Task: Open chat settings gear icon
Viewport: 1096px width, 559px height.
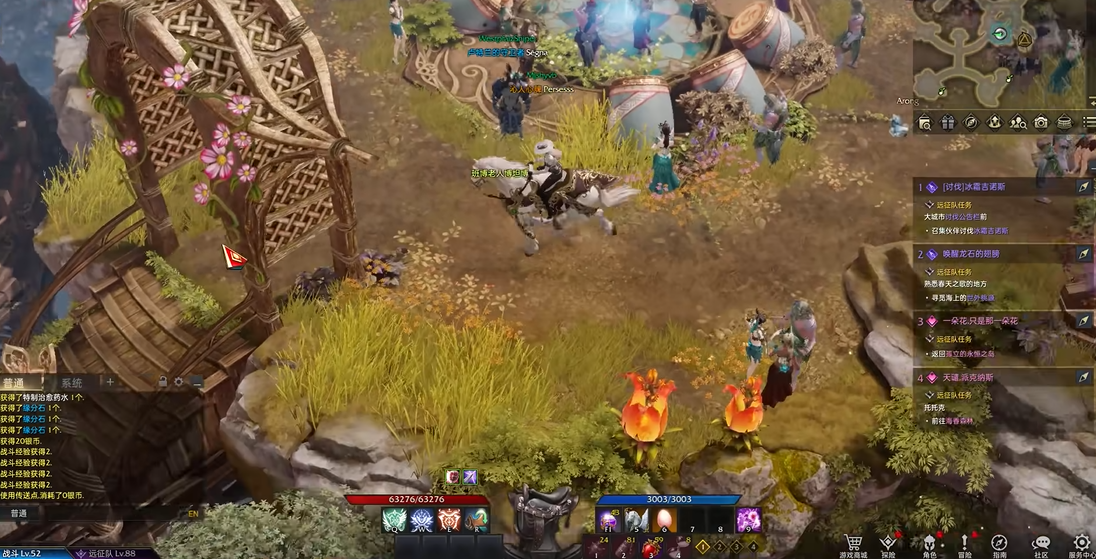Action: click(179, 382)
